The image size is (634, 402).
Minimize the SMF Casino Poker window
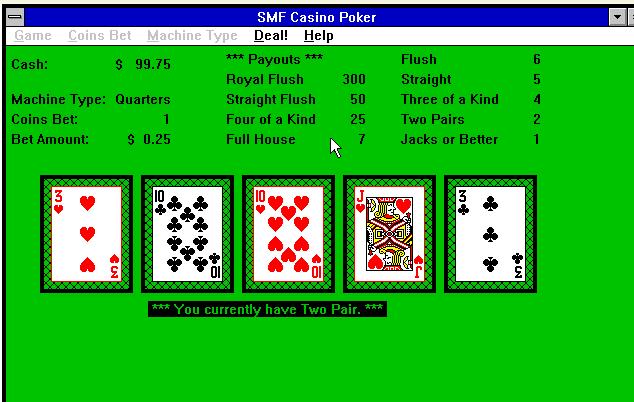[x=617, y=17]
